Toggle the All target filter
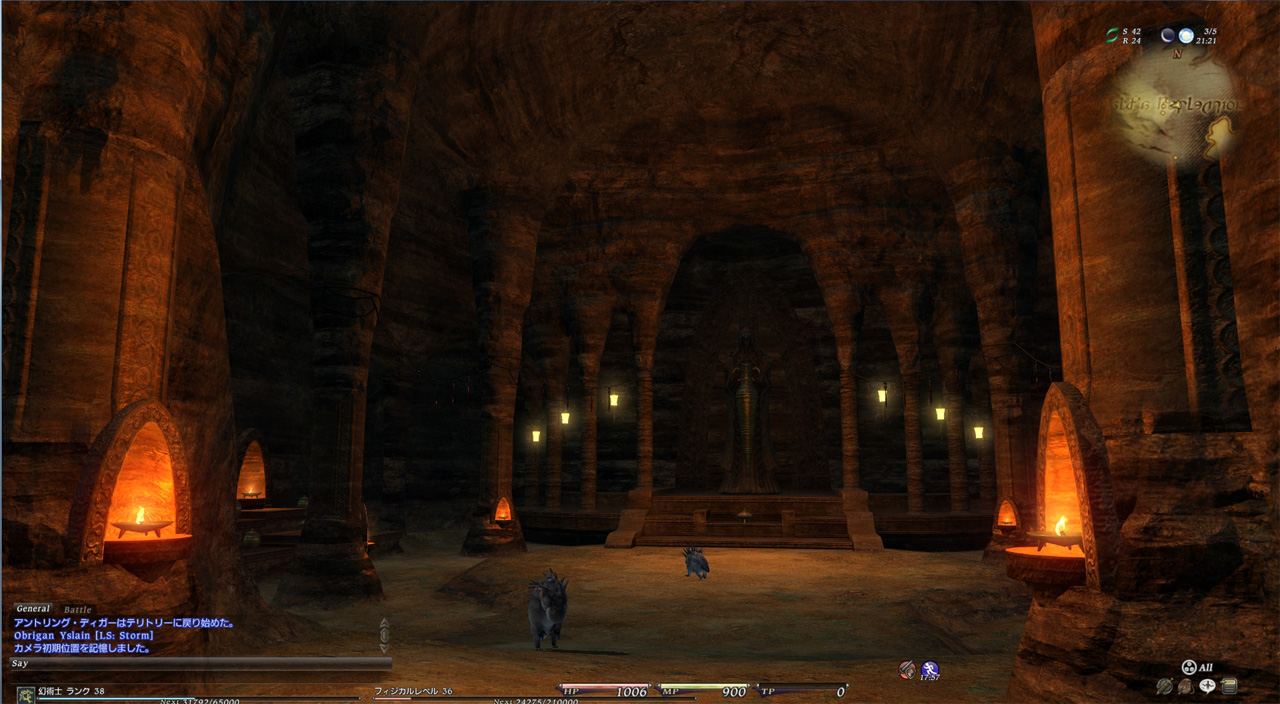Image resolution: width=1280 pixels, height=704 pixels. pyautogui.click(x=1197, y=667)
